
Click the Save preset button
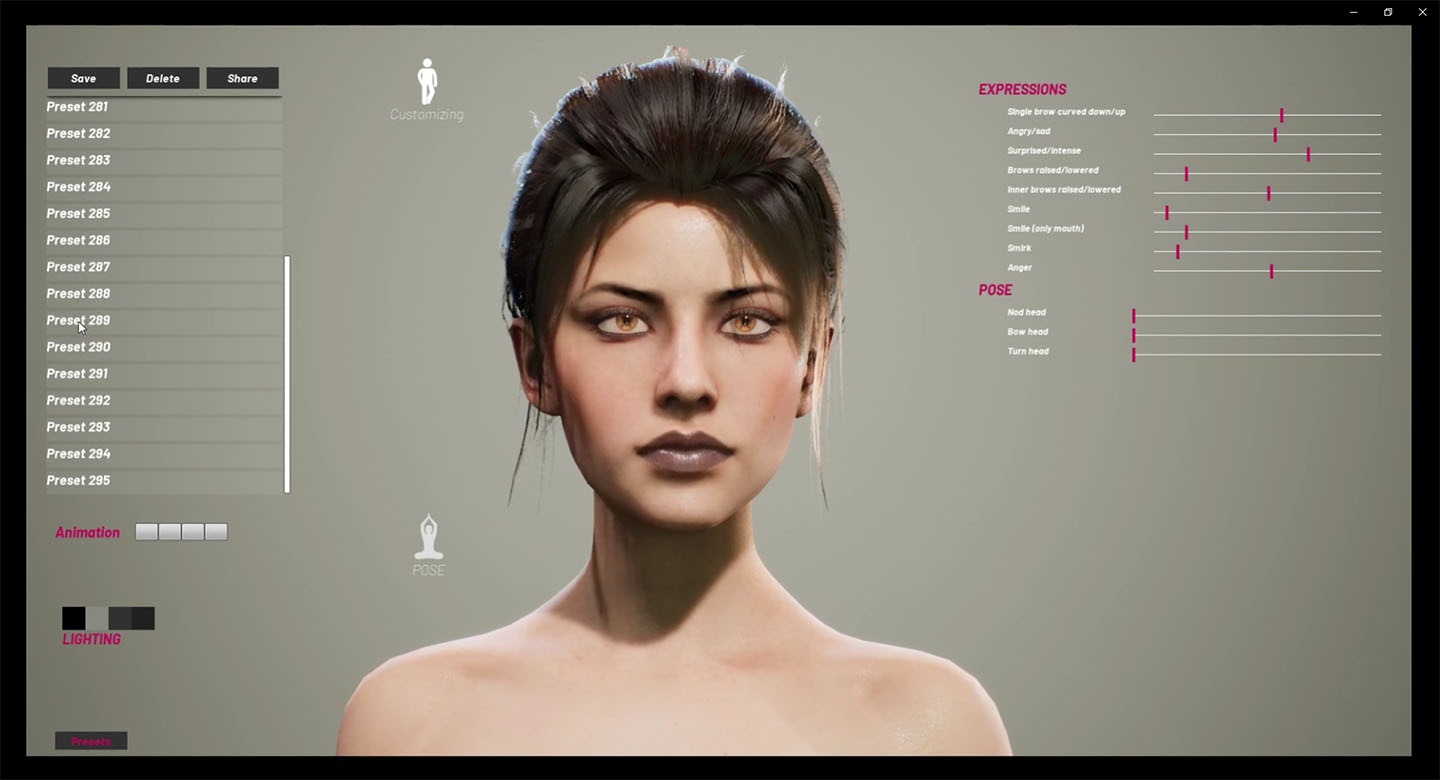pos(84,78)
